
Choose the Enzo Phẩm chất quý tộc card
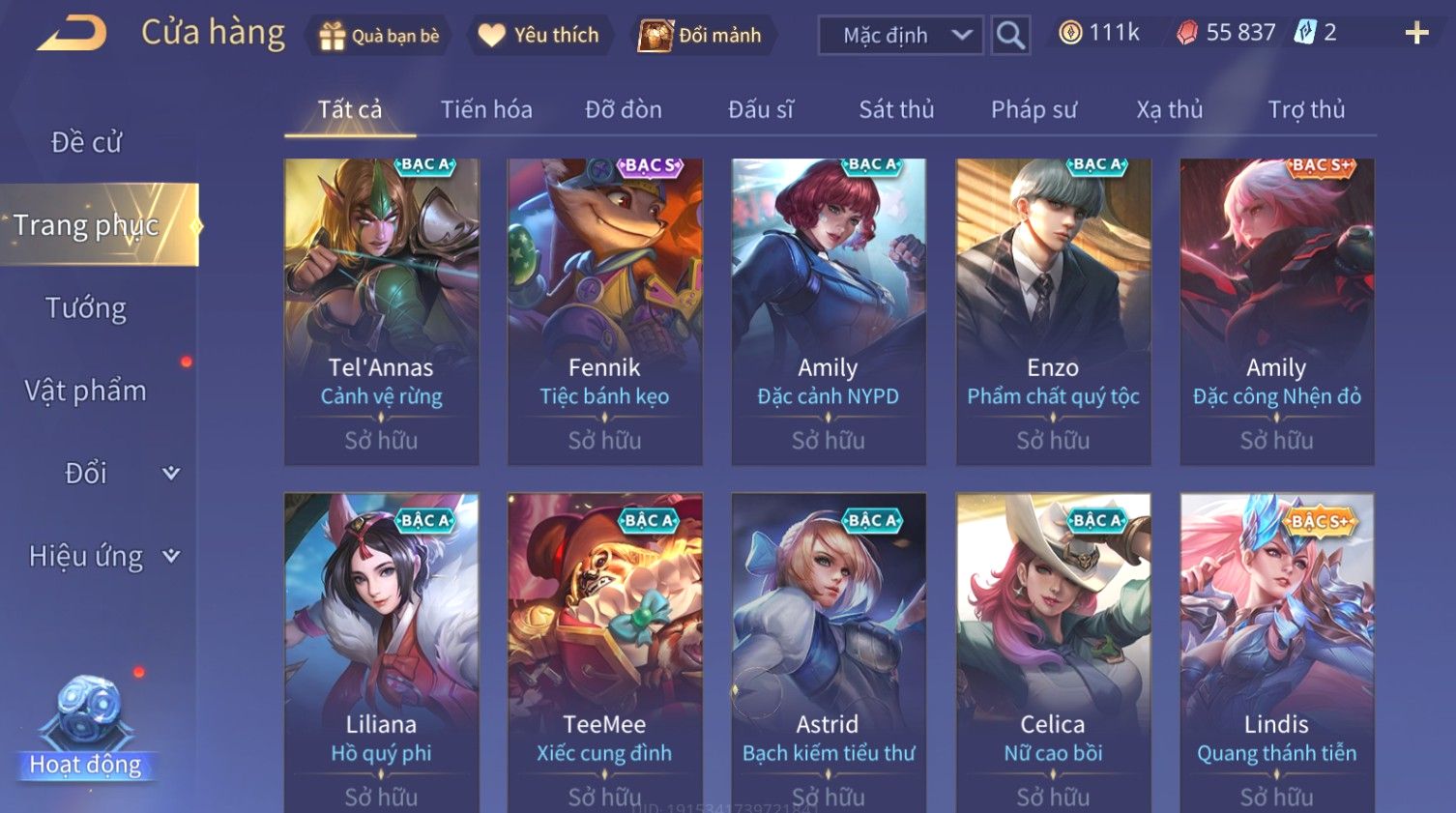(x=1053, y=311)
